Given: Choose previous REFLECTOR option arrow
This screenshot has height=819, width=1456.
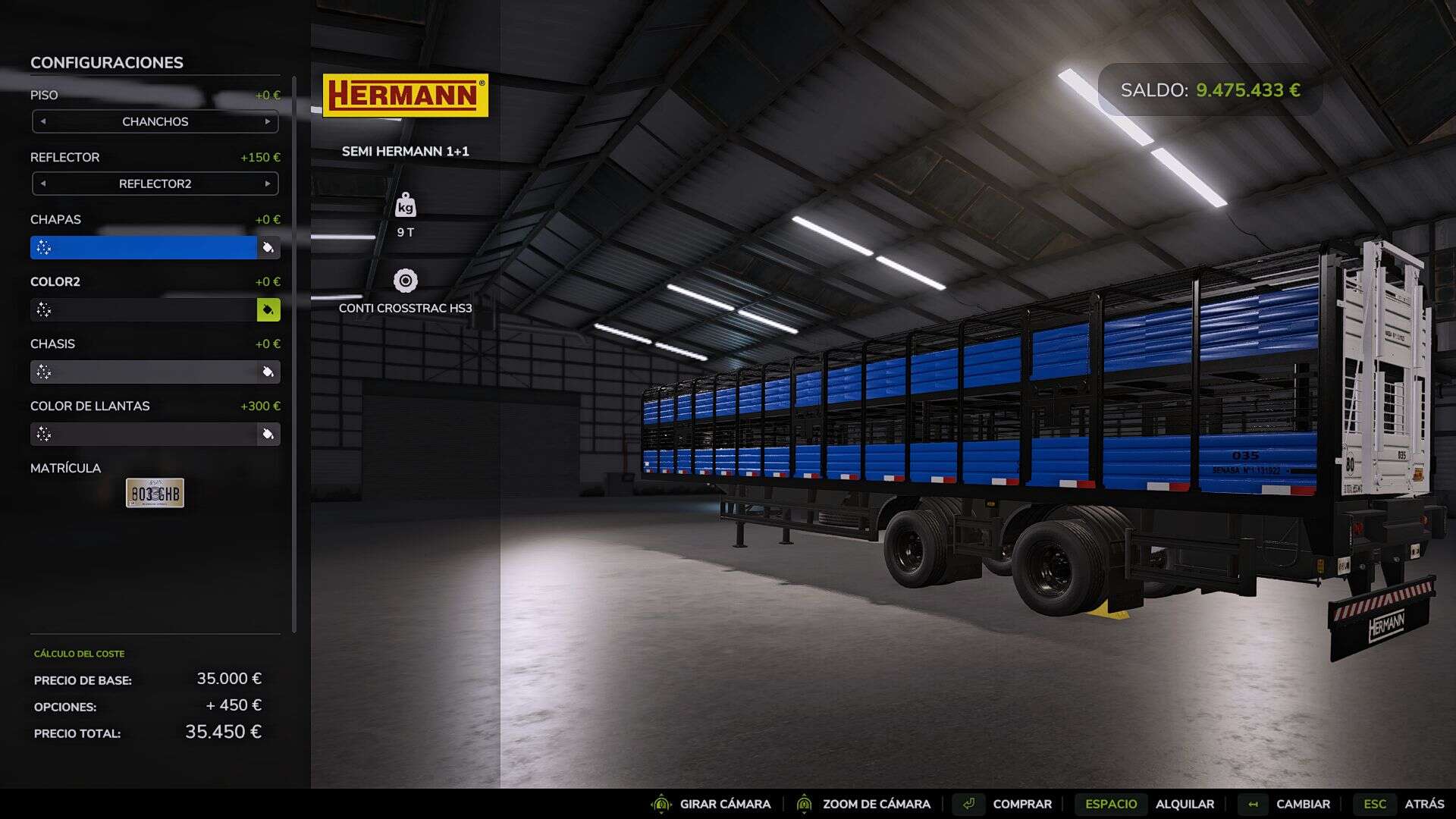Looking at the screenshot, I should click(43, 184).
